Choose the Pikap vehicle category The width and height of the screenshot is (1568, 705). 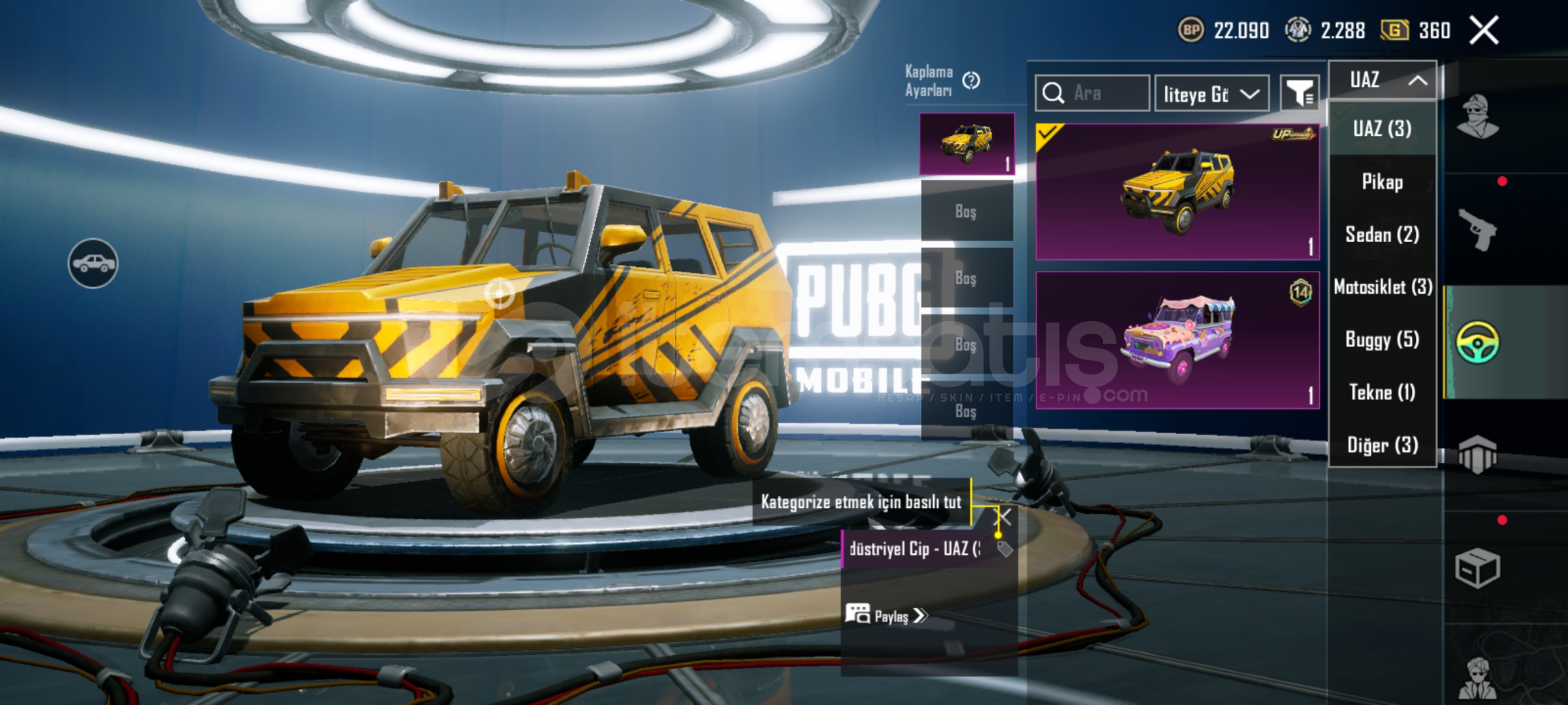coord(1382,181)
